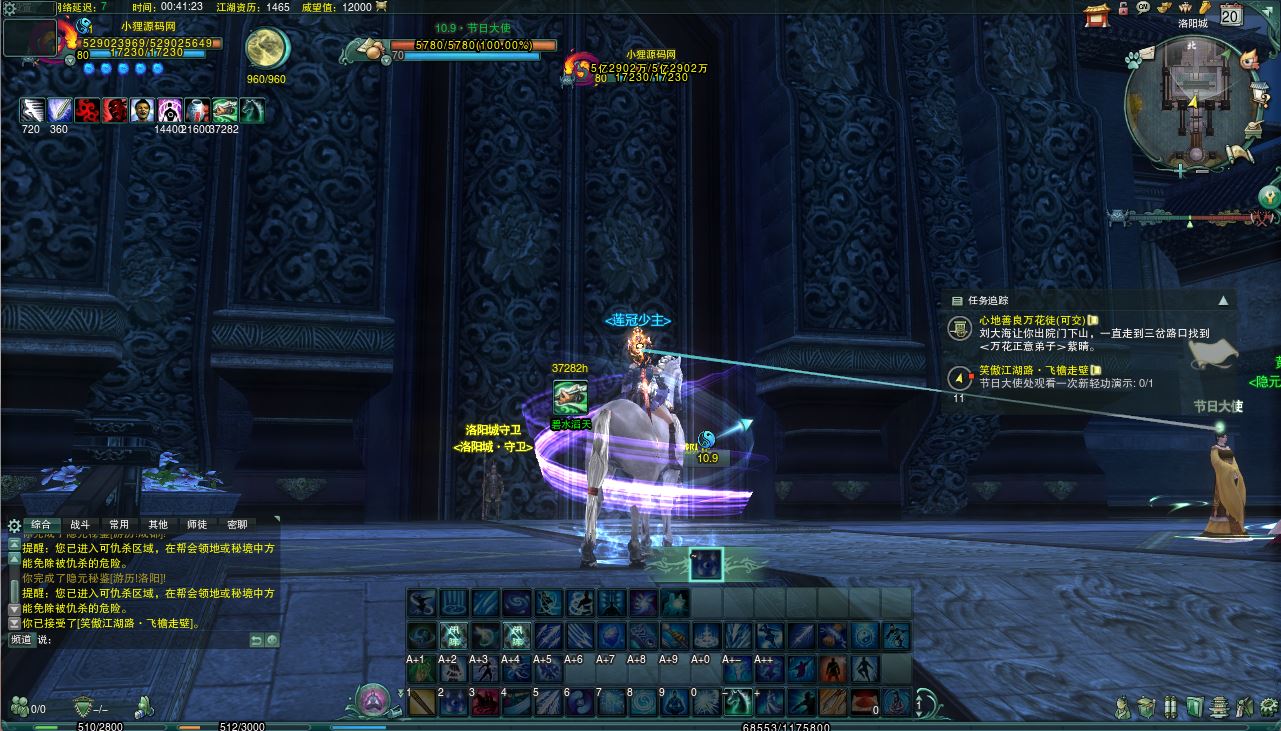
Task: Open the red pavilion shop icon
Action: [1097, 14]
